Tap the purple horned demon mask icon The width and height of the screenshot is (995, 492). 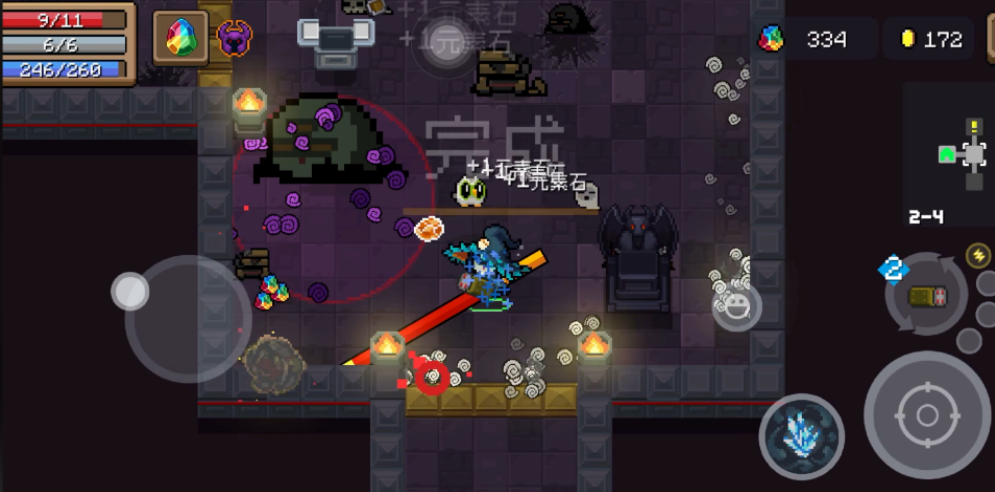tap(234, 38)
